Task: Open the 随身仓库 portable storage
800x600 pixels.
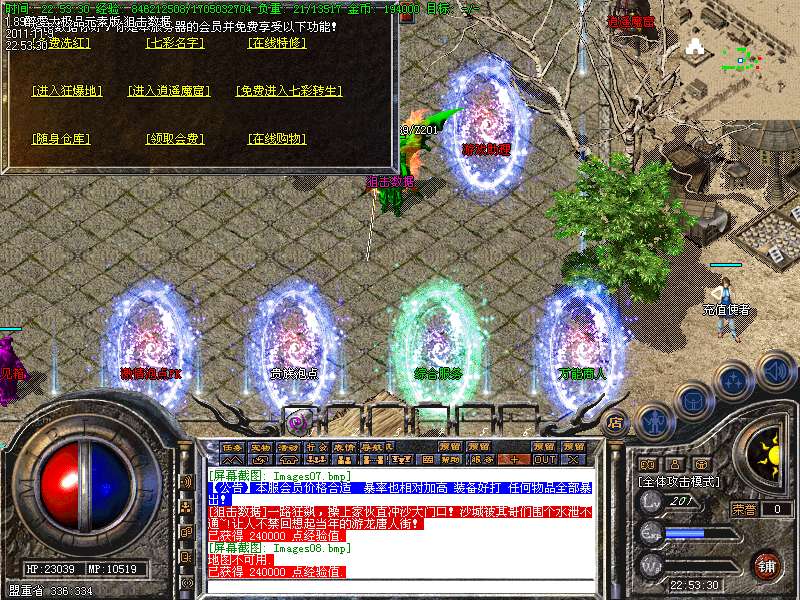Action: pyautogui.click(x=60, y=139)
